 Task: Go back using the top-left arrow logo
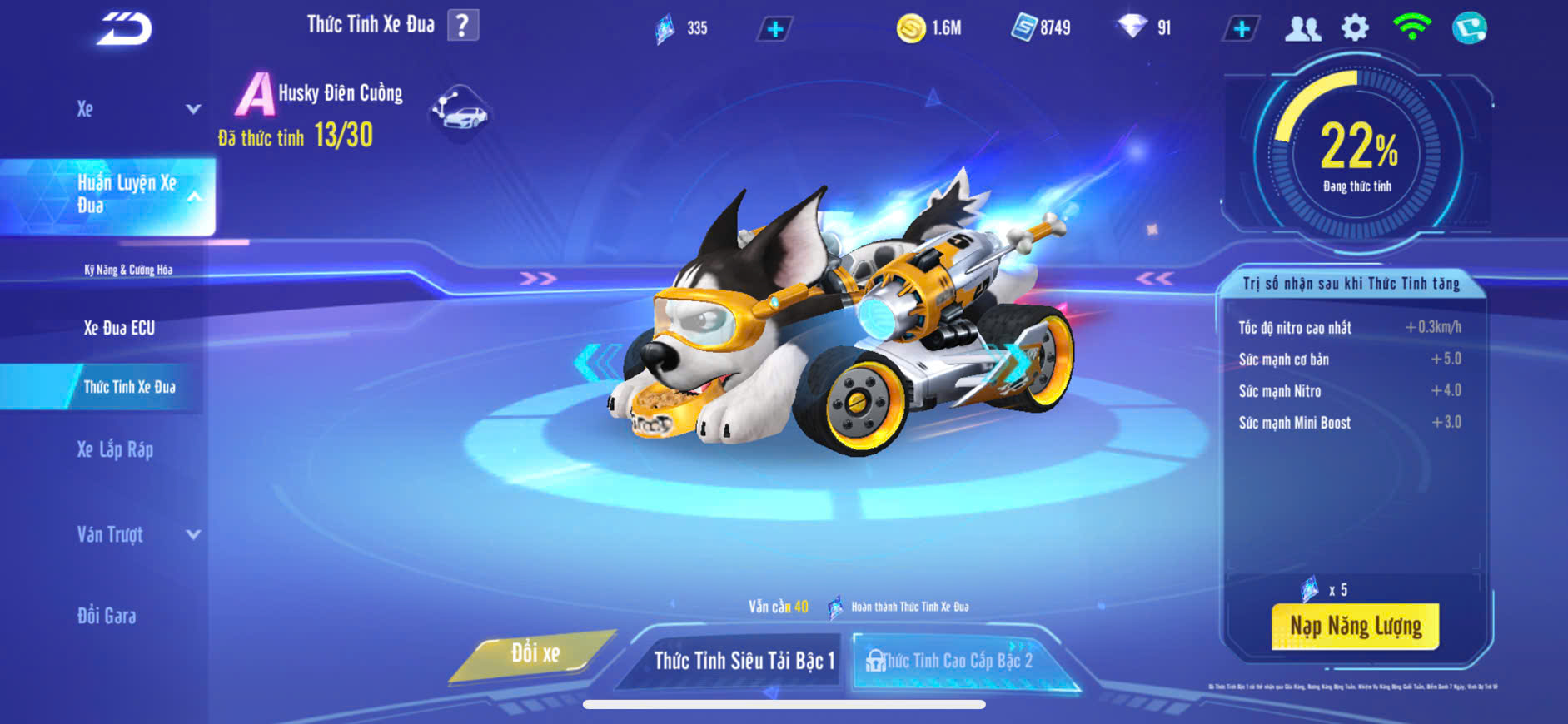click(124, 29)
